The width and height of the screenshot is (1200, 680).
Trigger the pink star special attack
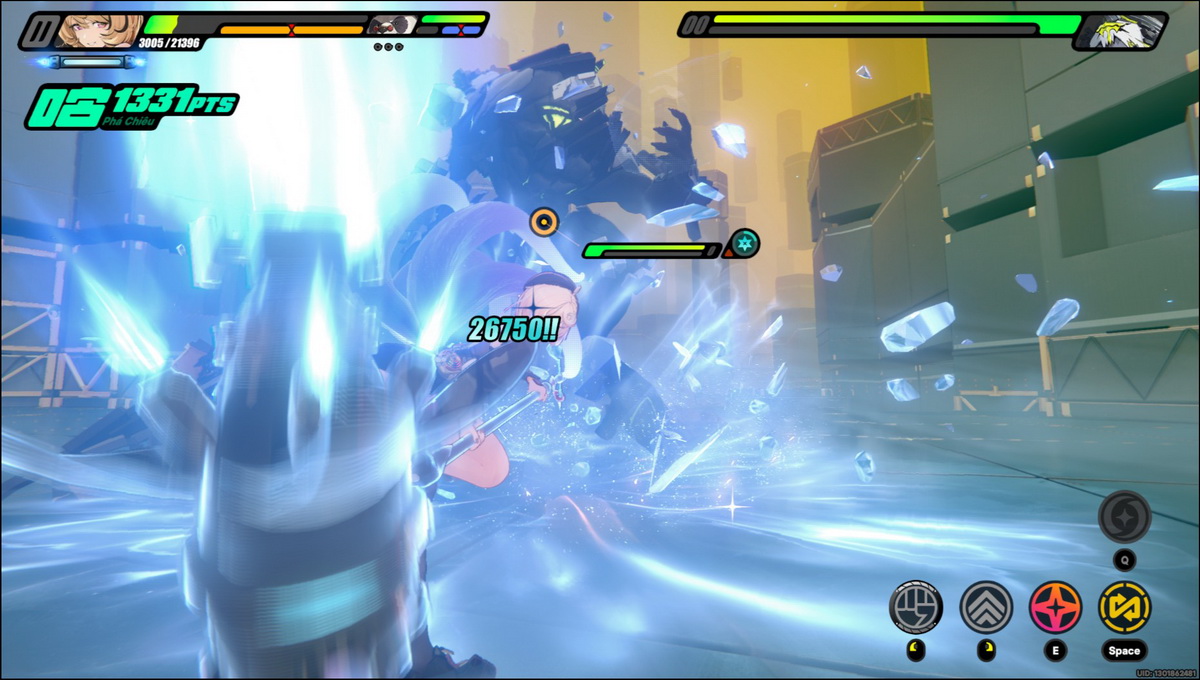(x=1055, y=607)
